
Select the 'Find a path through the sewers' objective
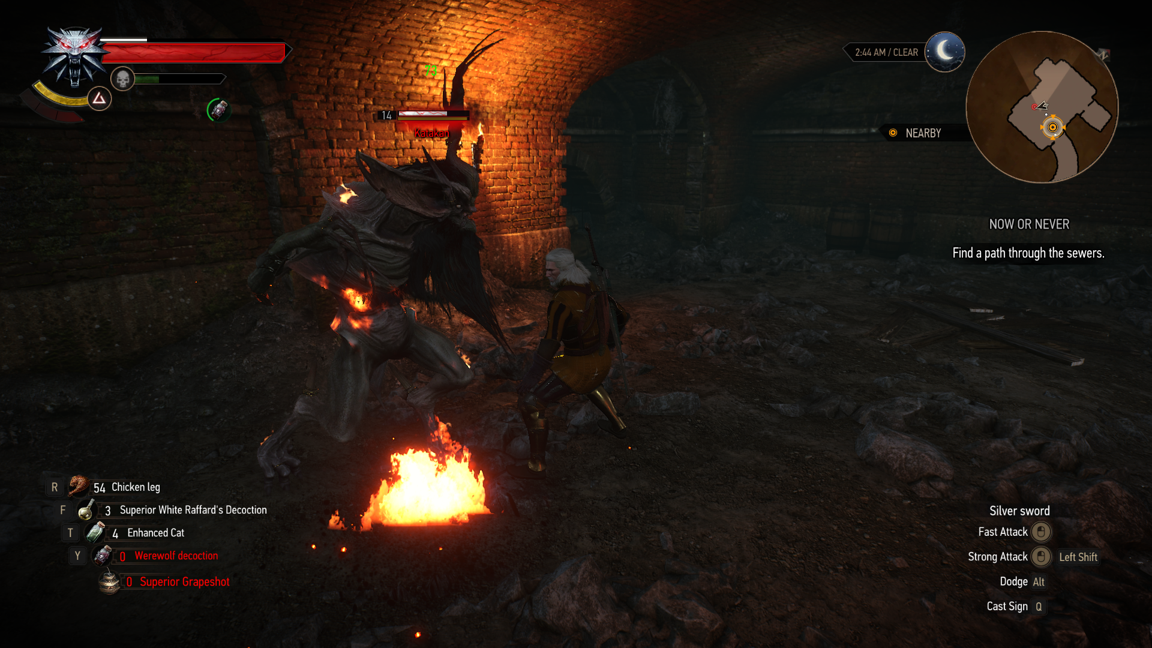[1028, 253]
